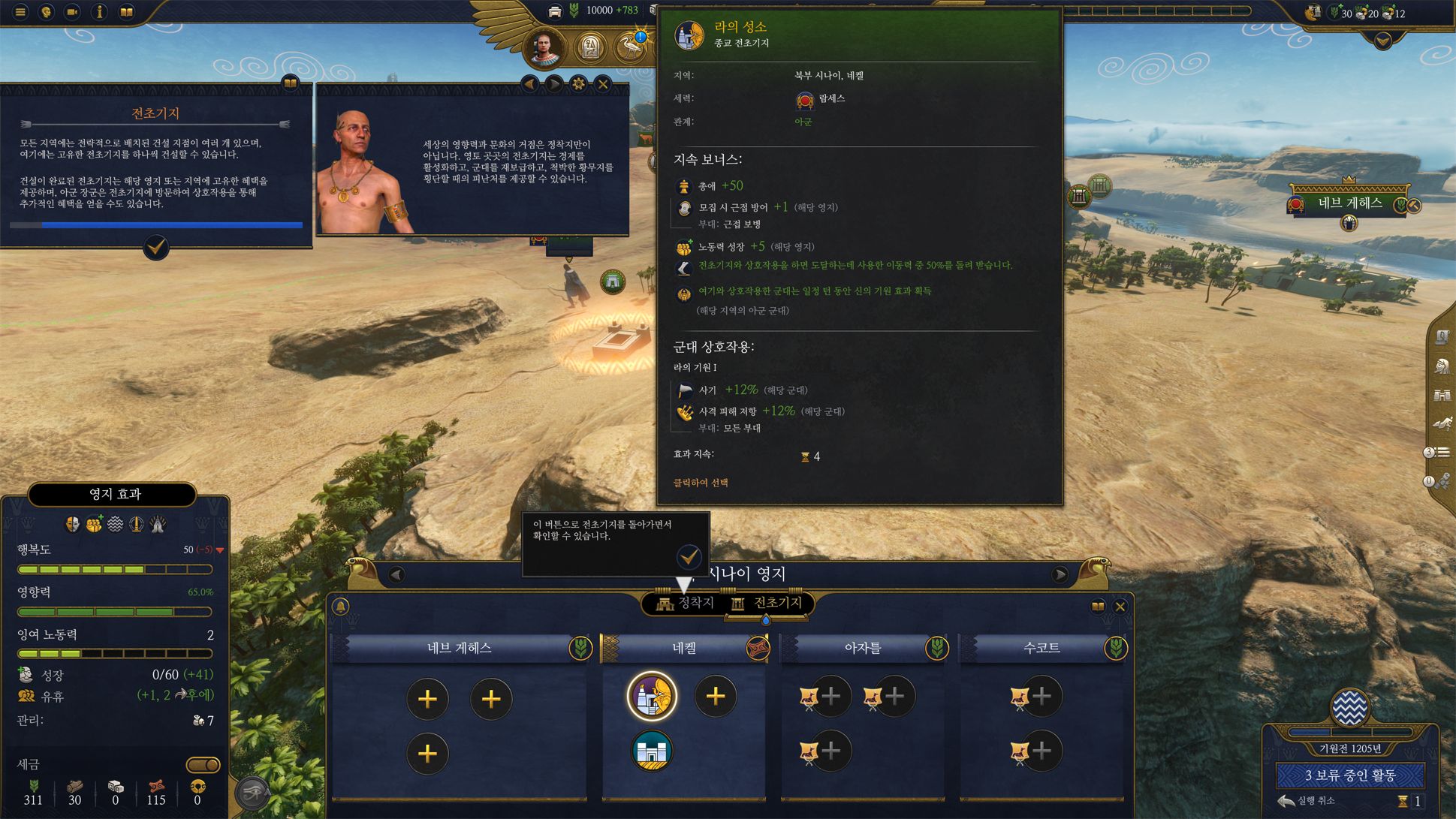The image size is (1456, 819).
Task: Close the Sinai province panel
Action: point(1120,607)
